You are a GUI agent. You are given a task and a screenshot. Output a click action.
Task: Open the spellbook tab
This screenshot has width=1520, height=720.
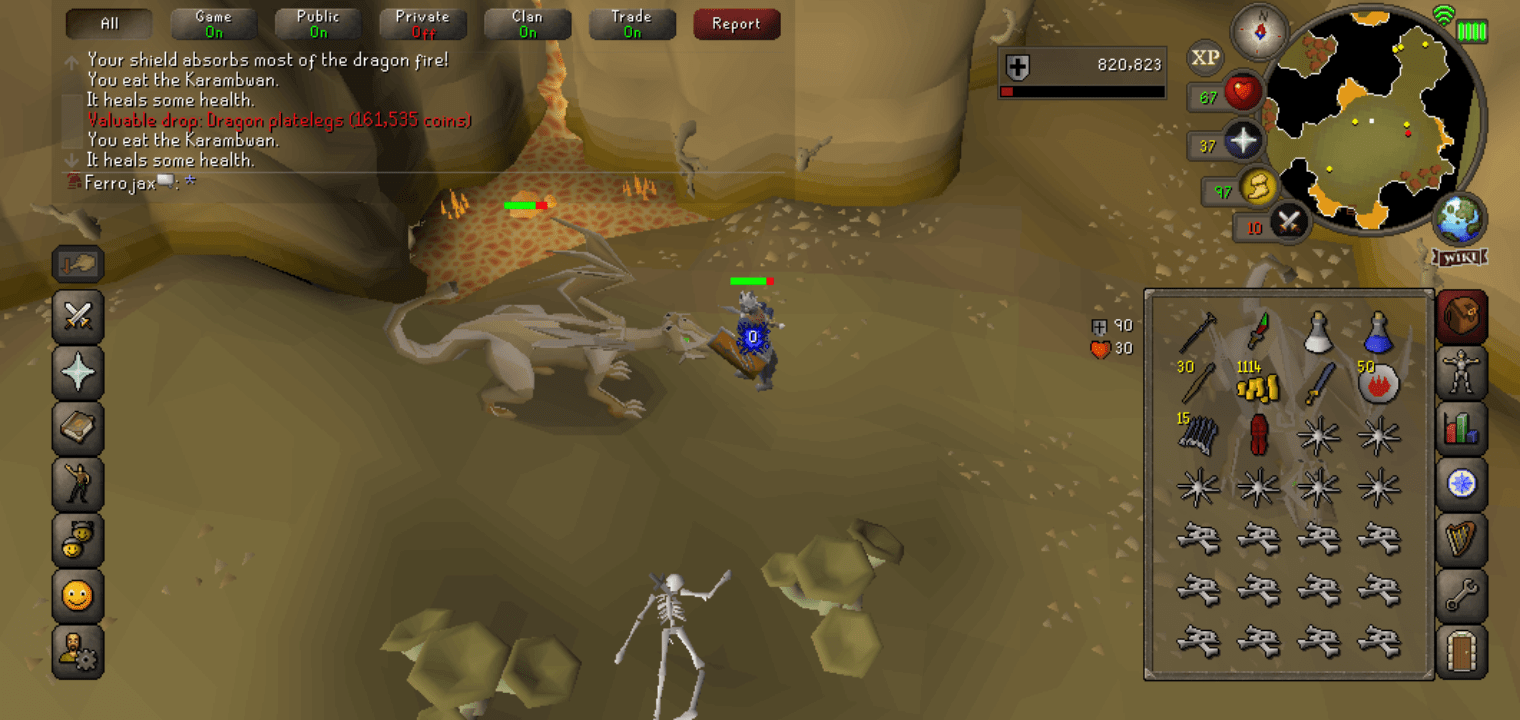(x=78, y=429)
